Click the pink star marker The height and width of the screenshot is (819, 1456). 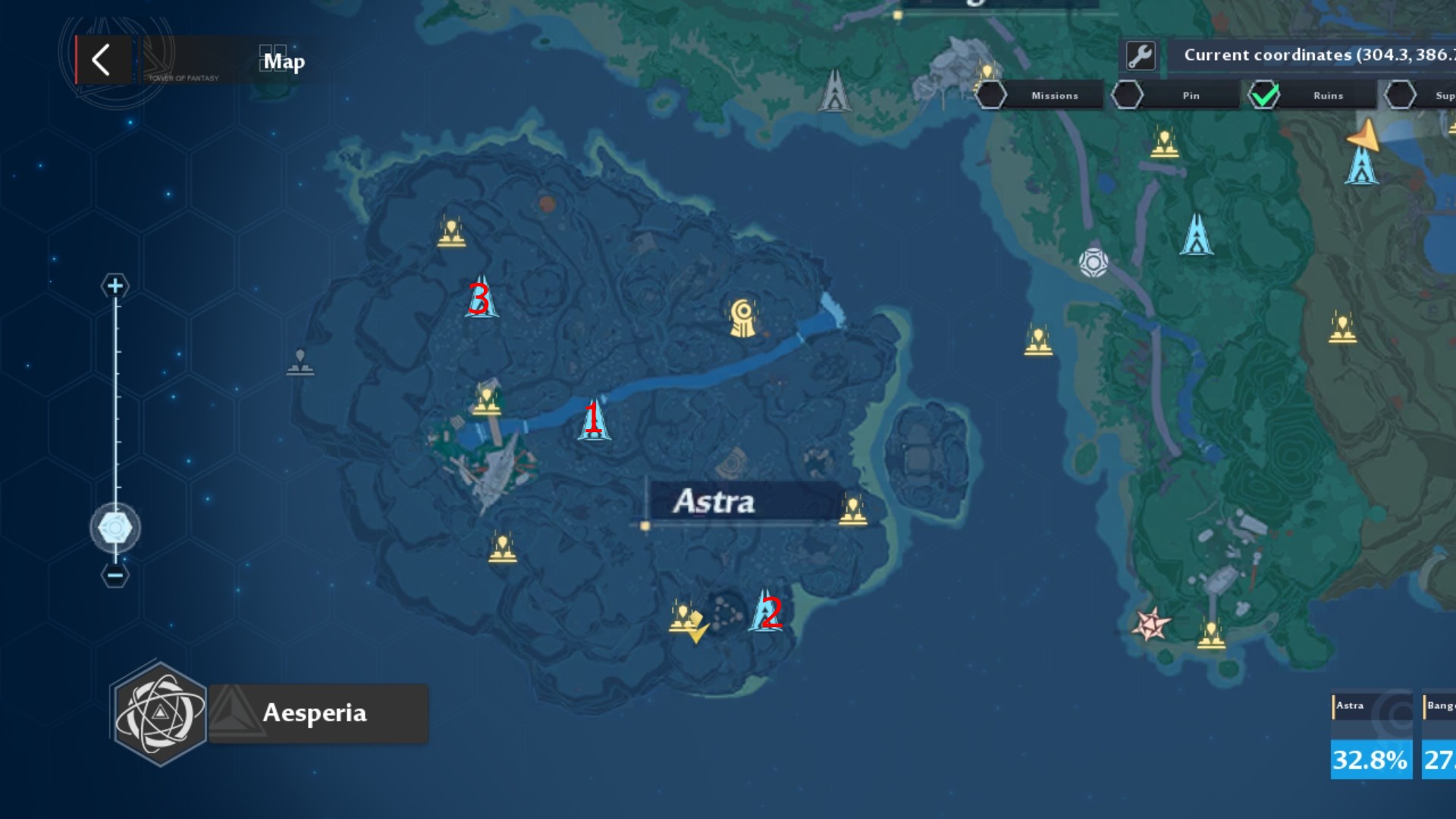point(1150,624)
